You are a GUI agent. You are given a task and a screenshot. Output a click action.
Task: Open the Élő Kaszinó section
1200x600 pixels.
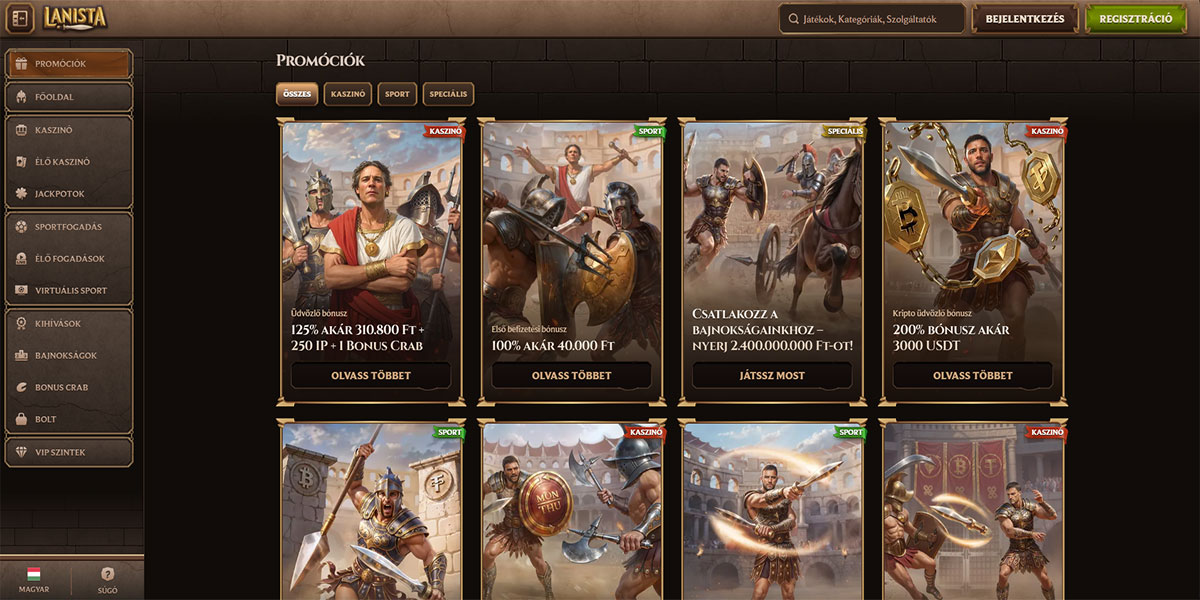point(69,162)
